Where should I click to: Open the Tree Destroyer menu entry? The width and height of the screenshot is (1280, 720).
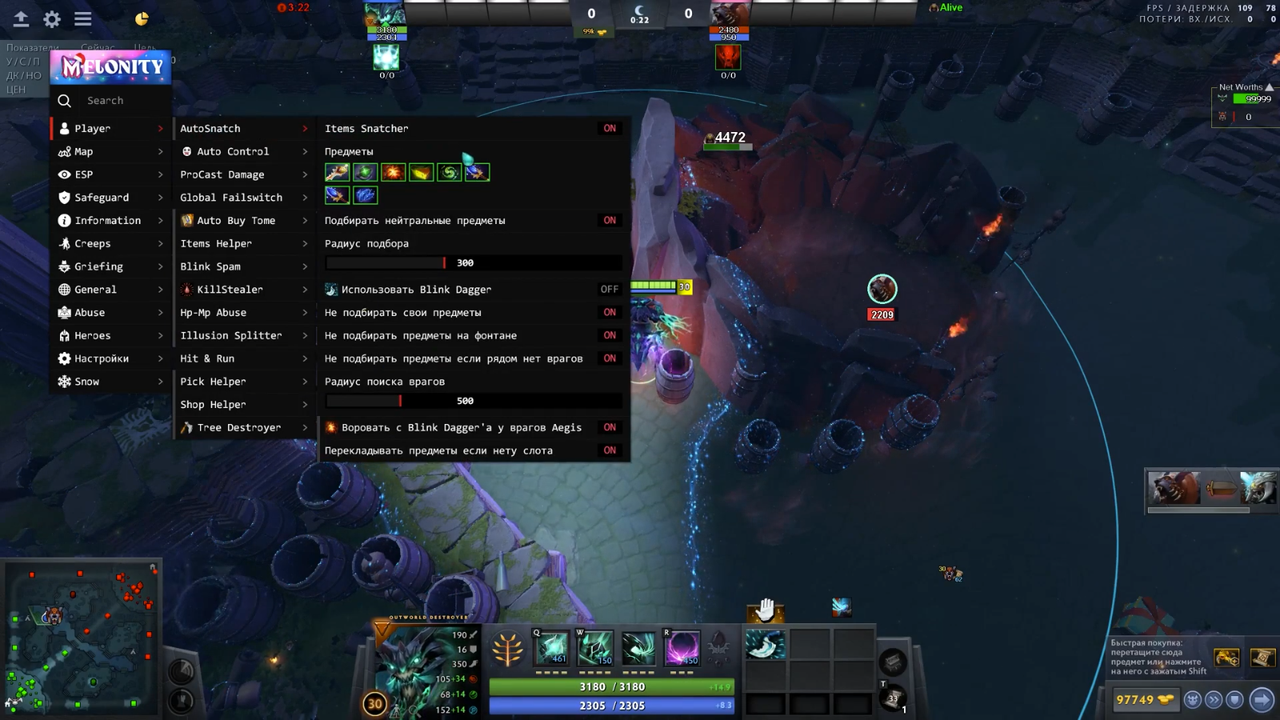click(x=239, y=427)
